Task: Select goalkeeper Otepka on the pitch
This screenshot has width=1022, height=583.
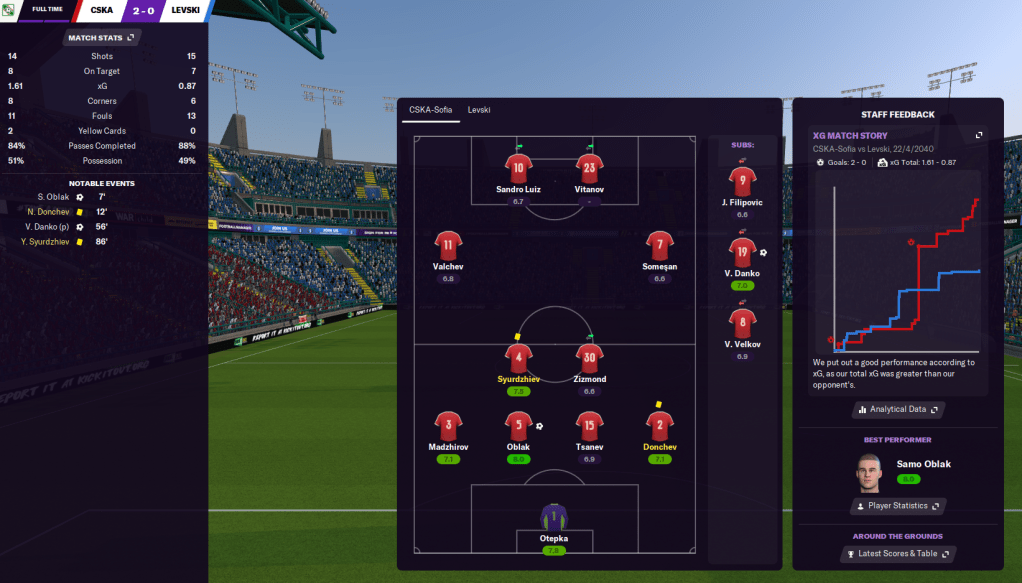Action: [x=553, y=517]
